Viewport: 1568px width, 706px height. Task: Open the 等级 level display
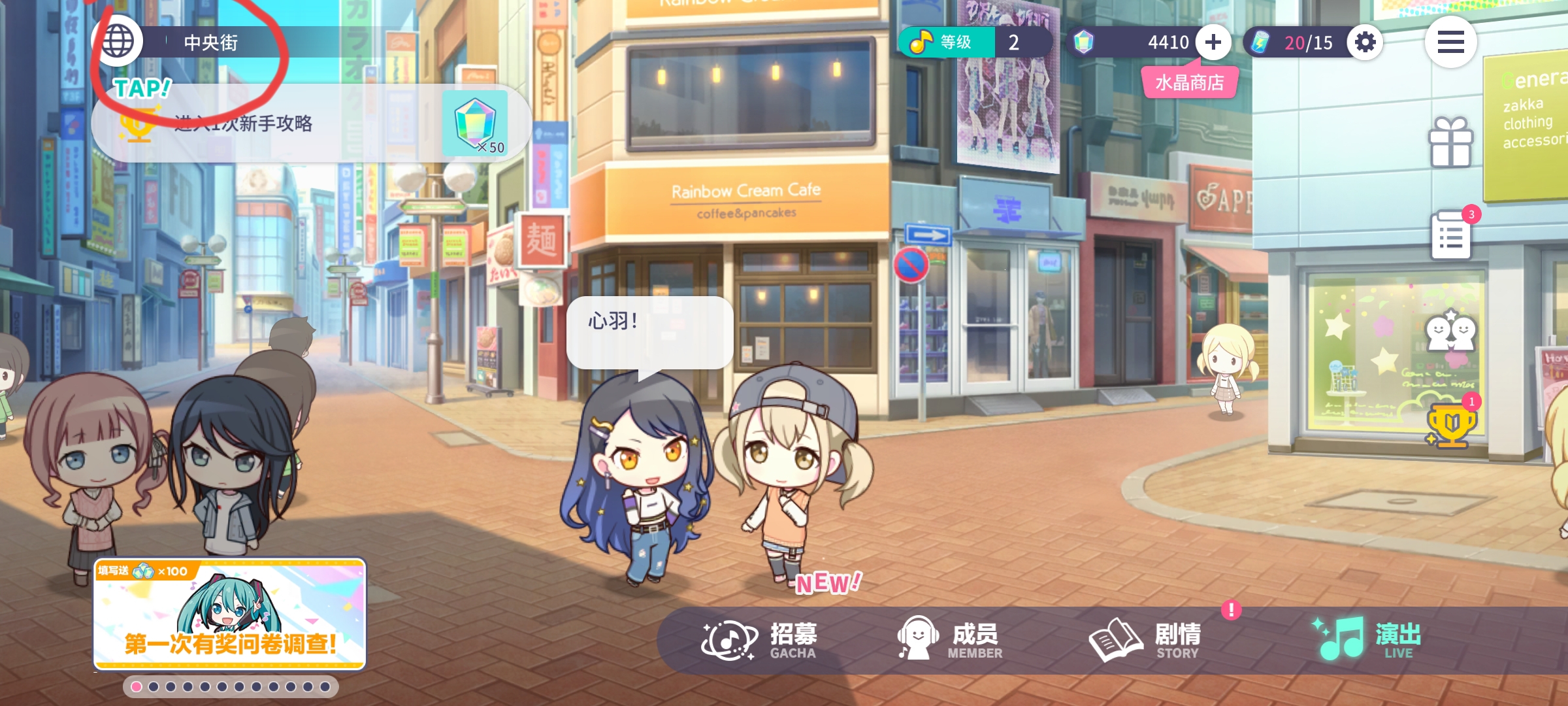[x=975, y=42]
